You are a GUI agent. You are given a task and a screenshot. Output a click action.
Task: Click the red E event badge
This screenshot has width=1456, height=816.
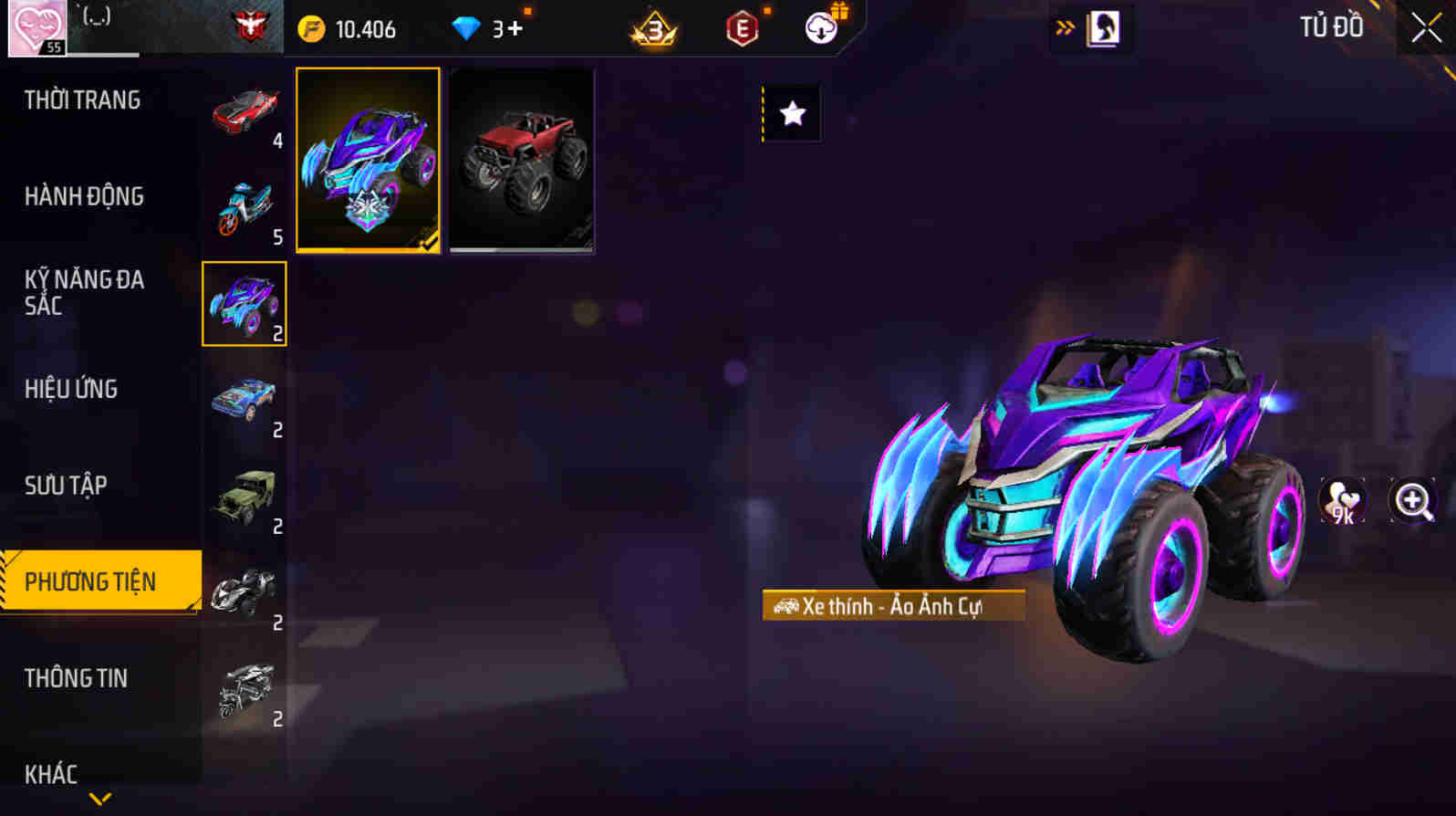coord(741,28)
